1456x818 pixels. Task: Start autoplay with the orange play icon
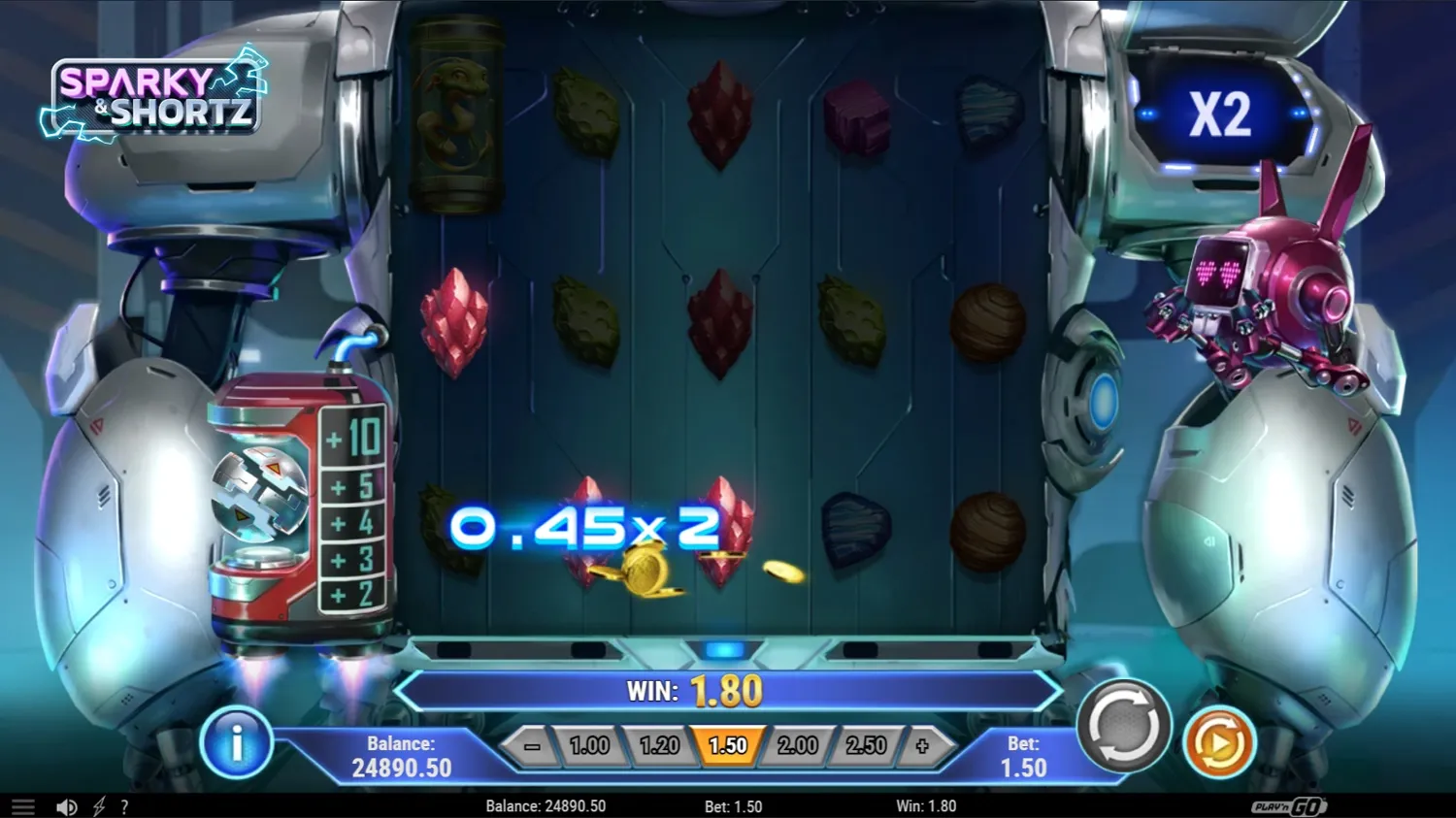pos(1218,743)
